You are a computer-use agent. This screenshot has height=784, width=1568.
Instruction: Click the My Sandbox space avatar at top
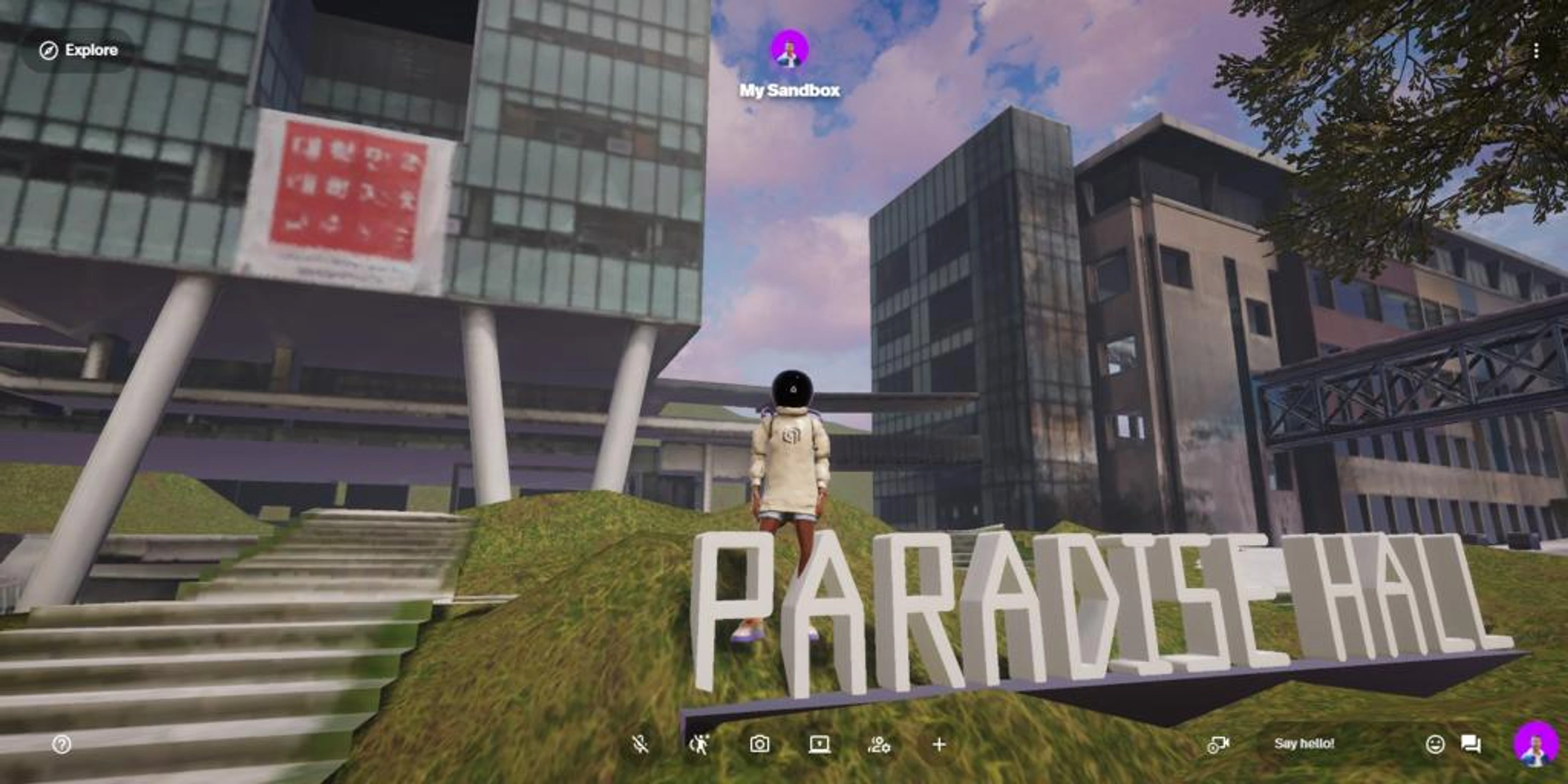pyautogui.click(x=789, y=53)
